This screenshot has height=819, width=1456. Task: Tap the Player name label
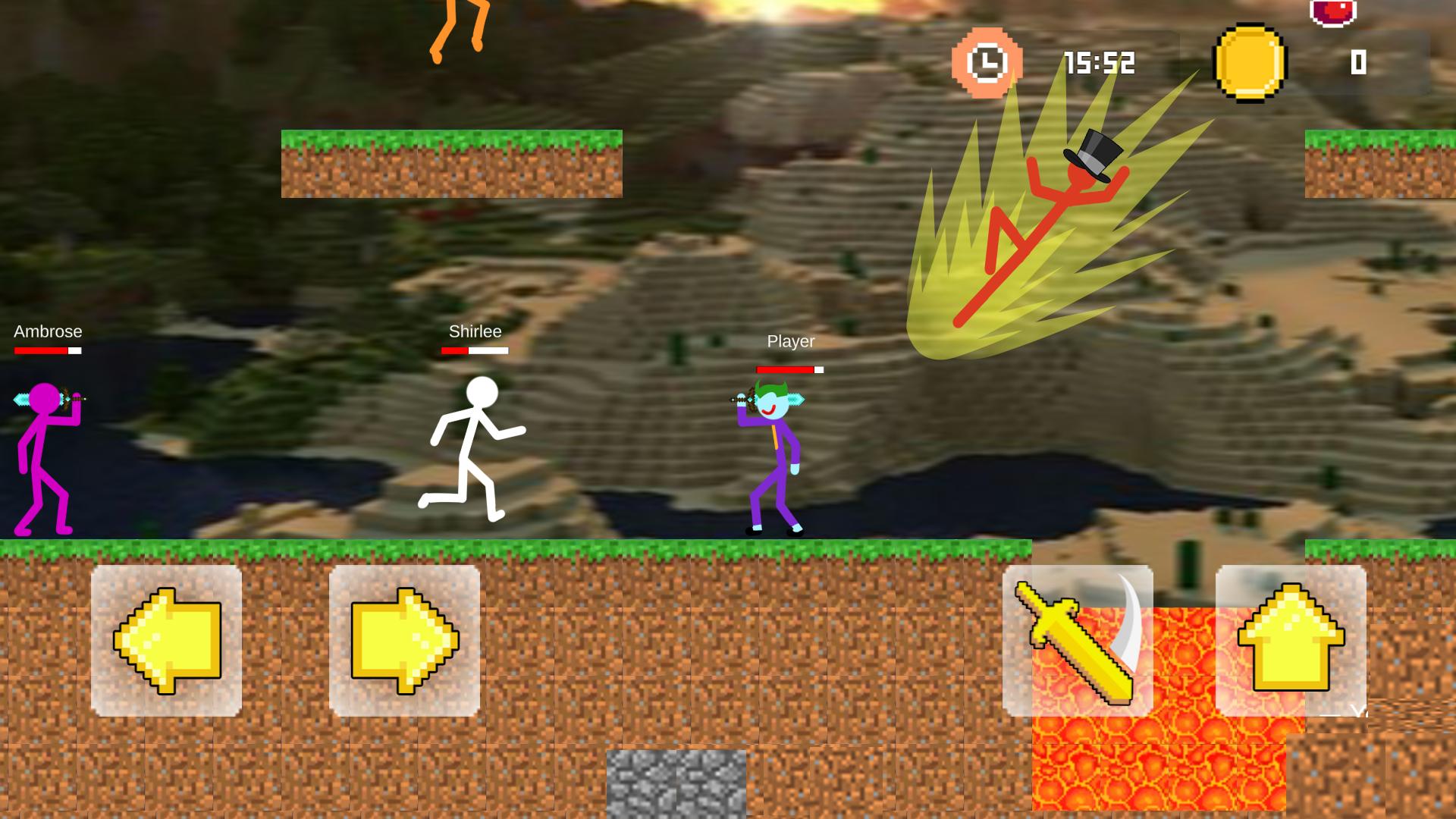789,342
